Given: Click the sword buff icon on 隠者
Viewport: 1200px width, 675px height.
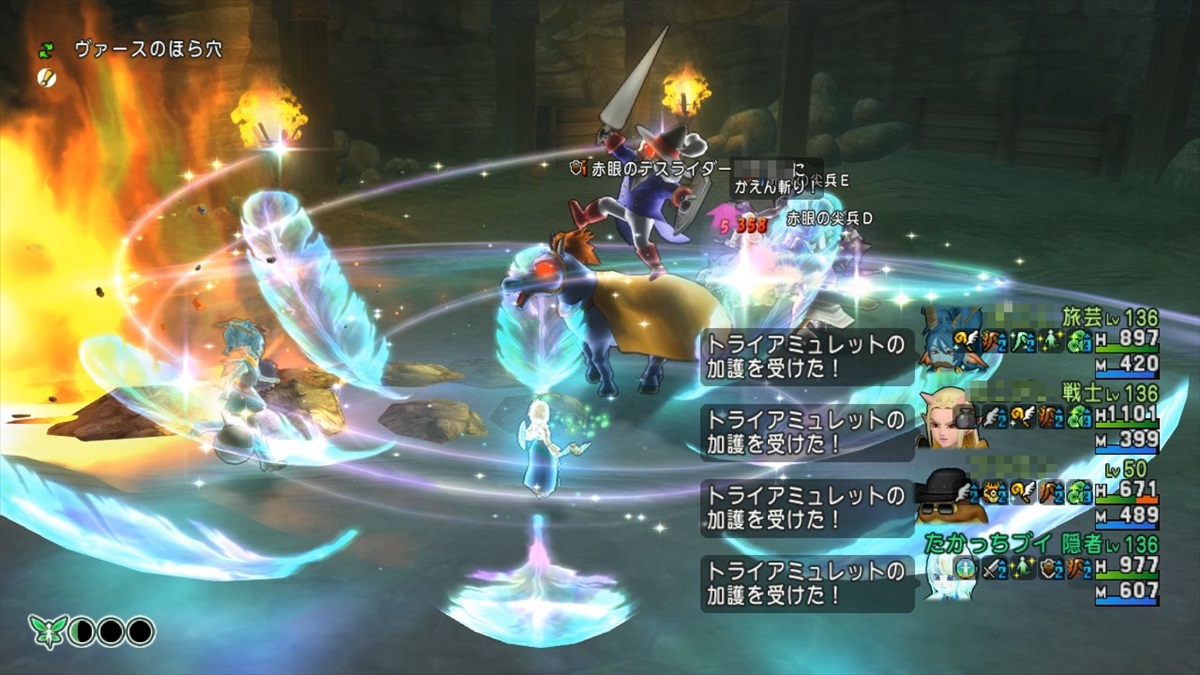Looking at the screenshot, I should [991, 569].
